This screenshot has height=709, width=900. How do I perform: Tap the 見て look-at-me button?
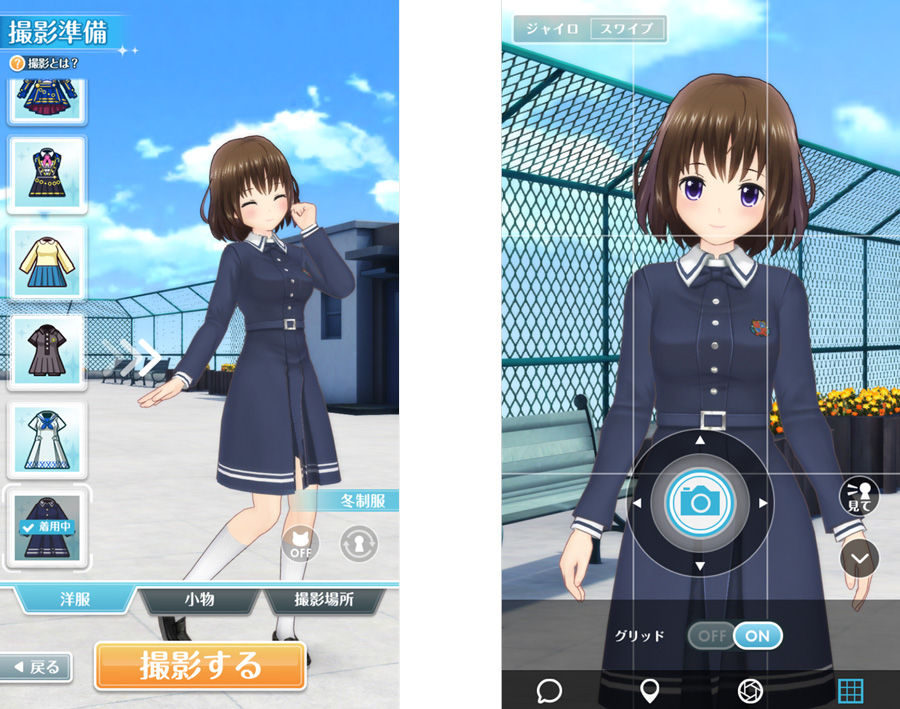click(859, 496)
